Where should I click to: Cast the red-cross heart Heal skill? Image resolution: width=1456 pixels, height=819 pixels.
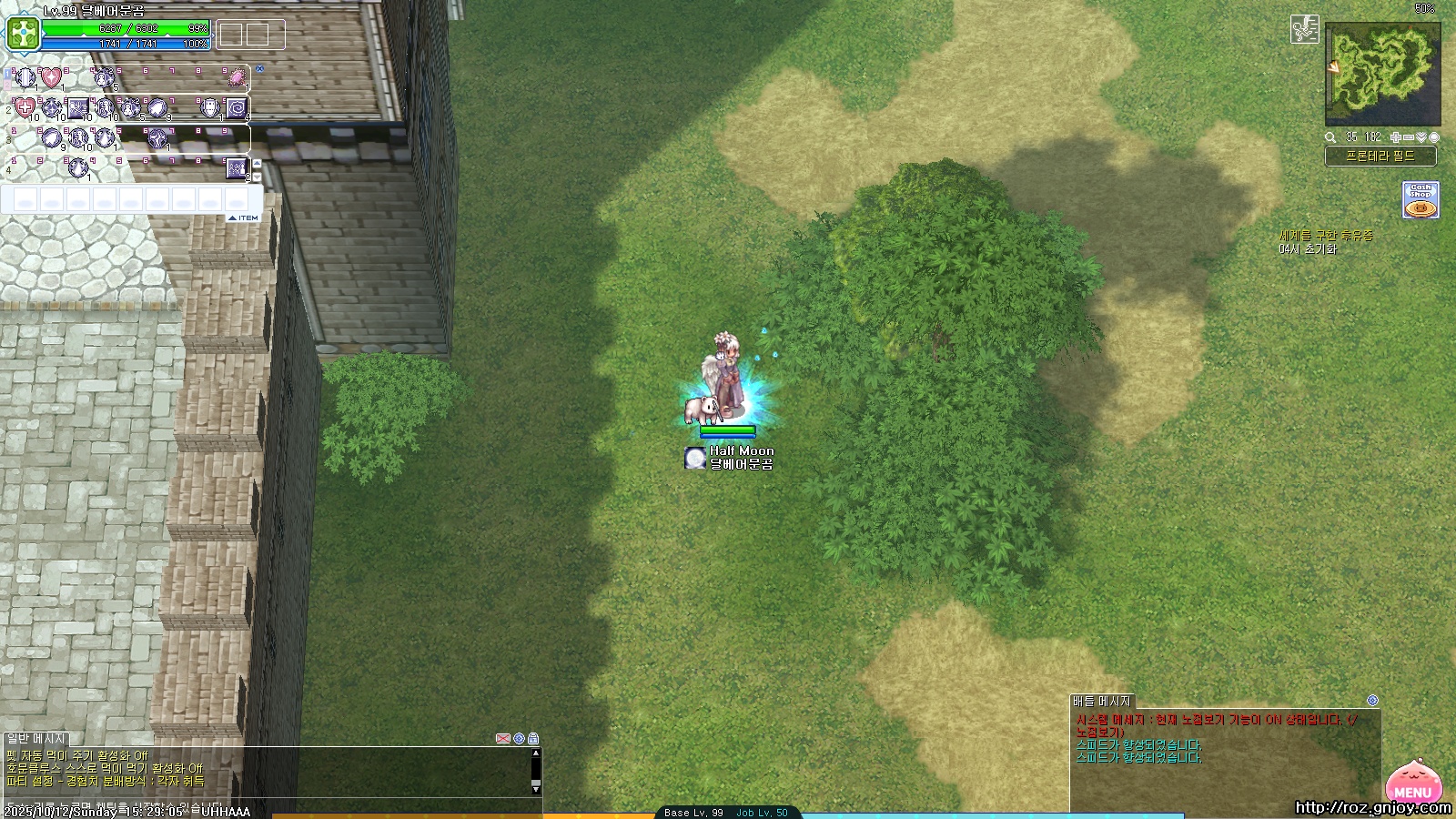point(25,108)
